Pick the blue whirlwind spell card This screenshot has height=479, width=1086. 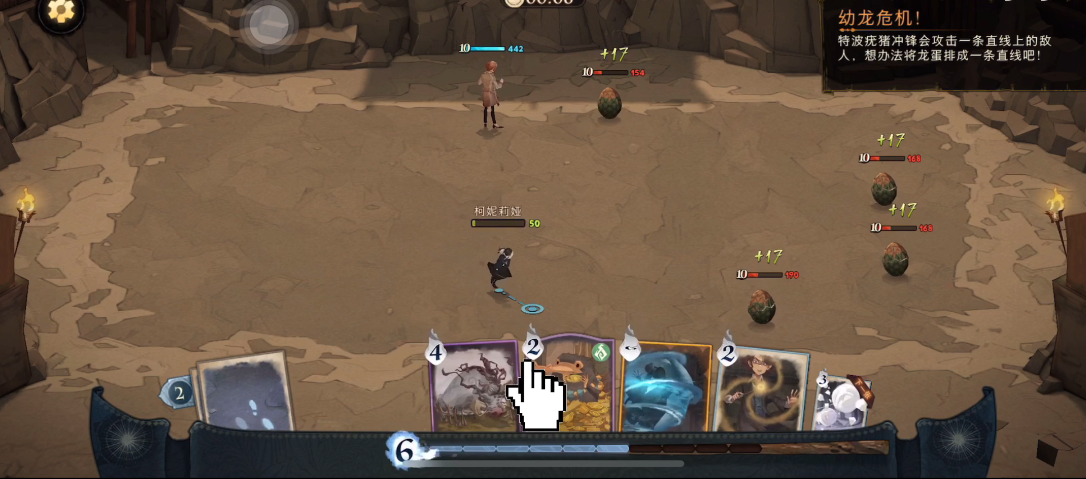tap(664, 388)
